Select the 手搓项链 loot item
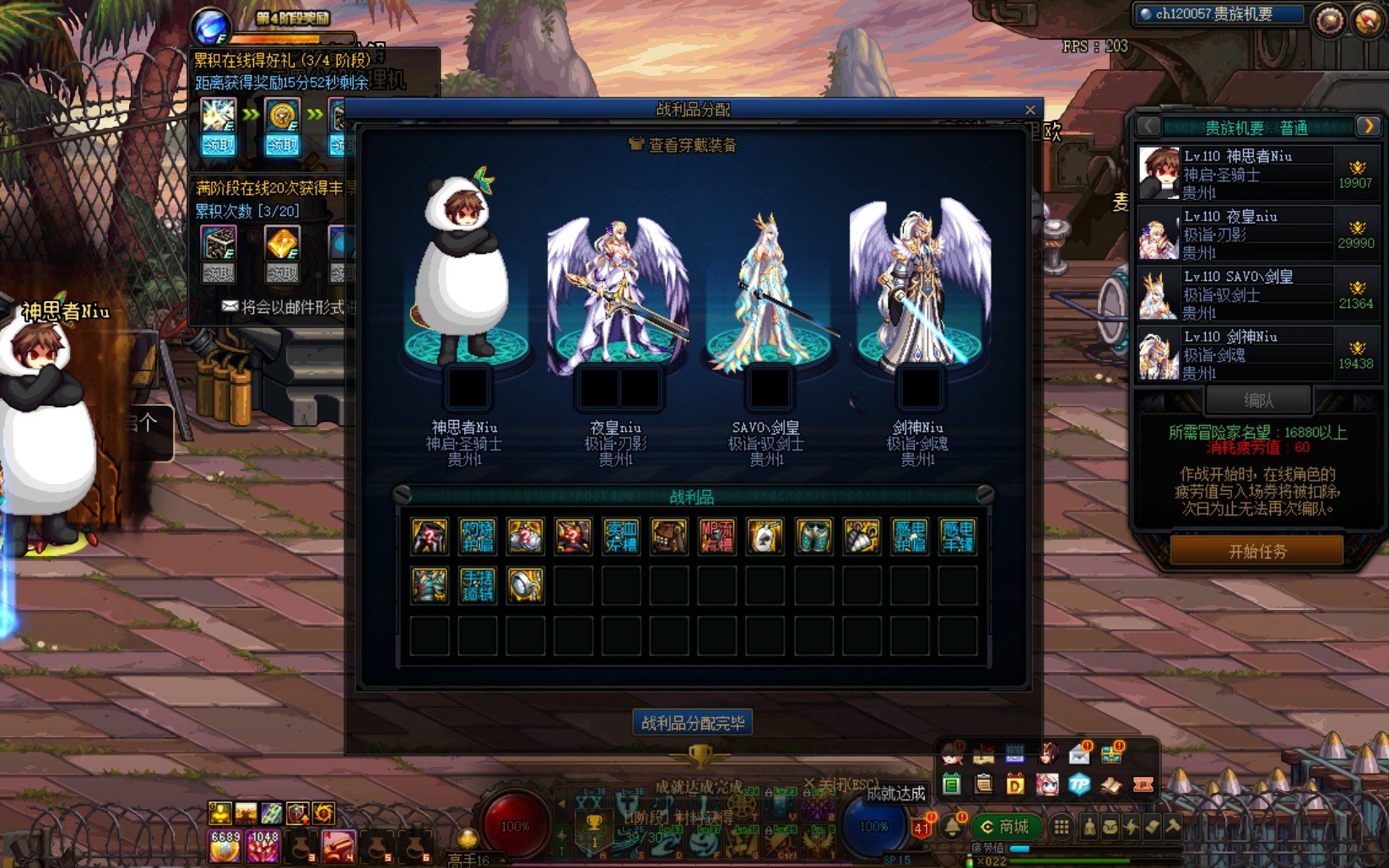Viewport: 1389px width, 868px height. [x=477, y=585]
